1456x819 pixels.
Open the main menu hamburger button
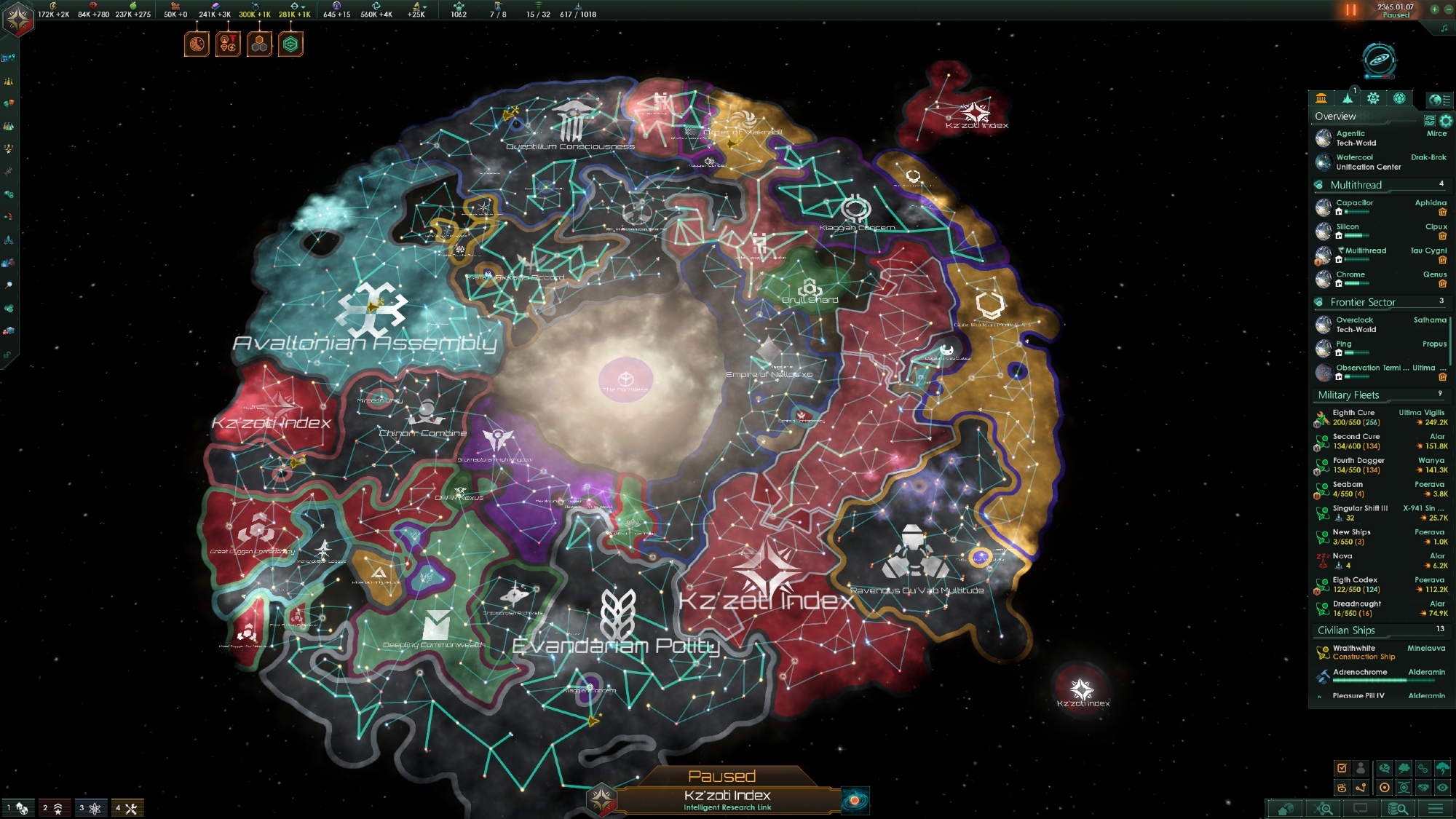click(1436, 809)
